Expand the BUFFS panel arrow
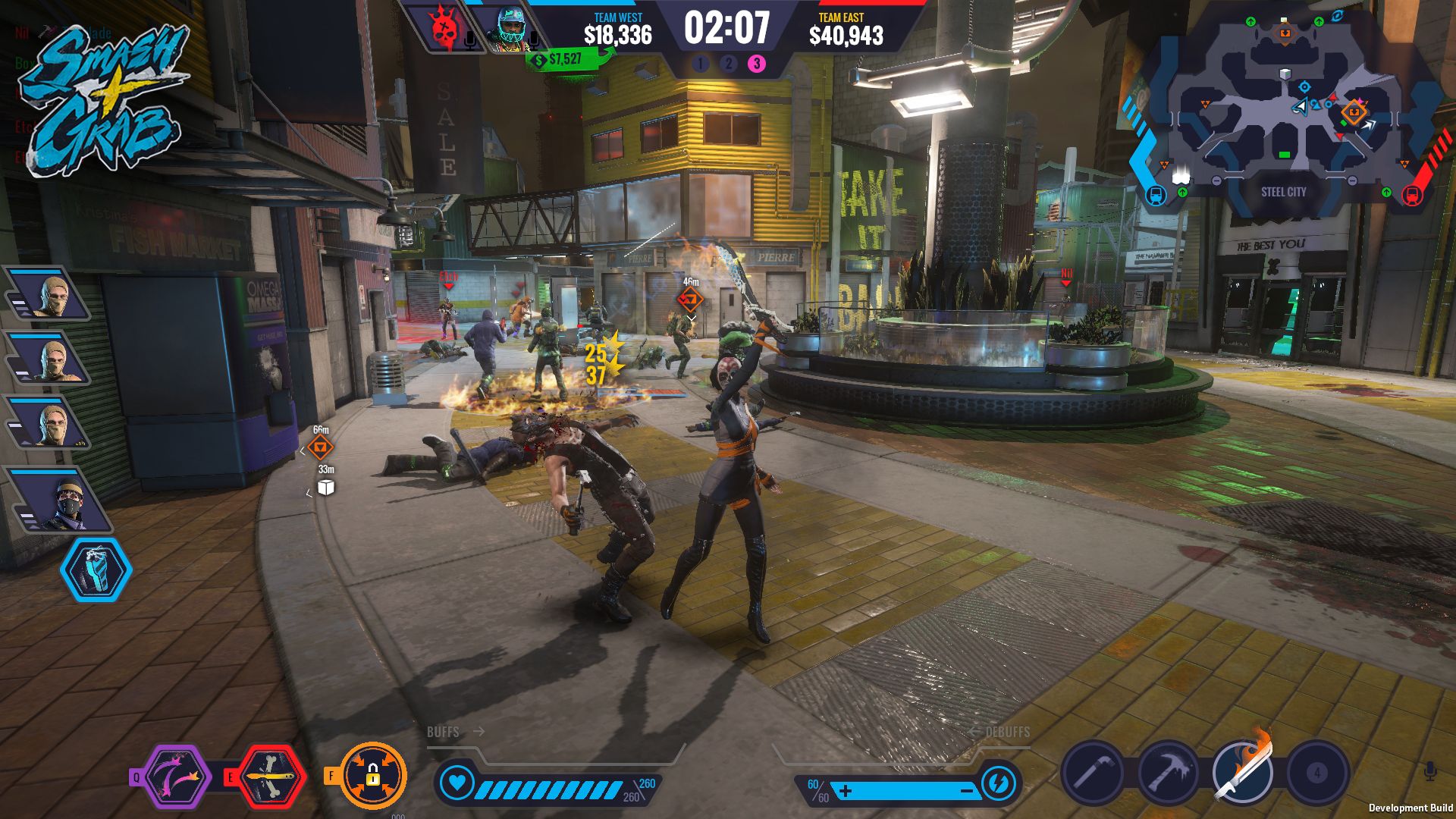This screenshot has width=1456, height=819. click(x=479, y=733)
